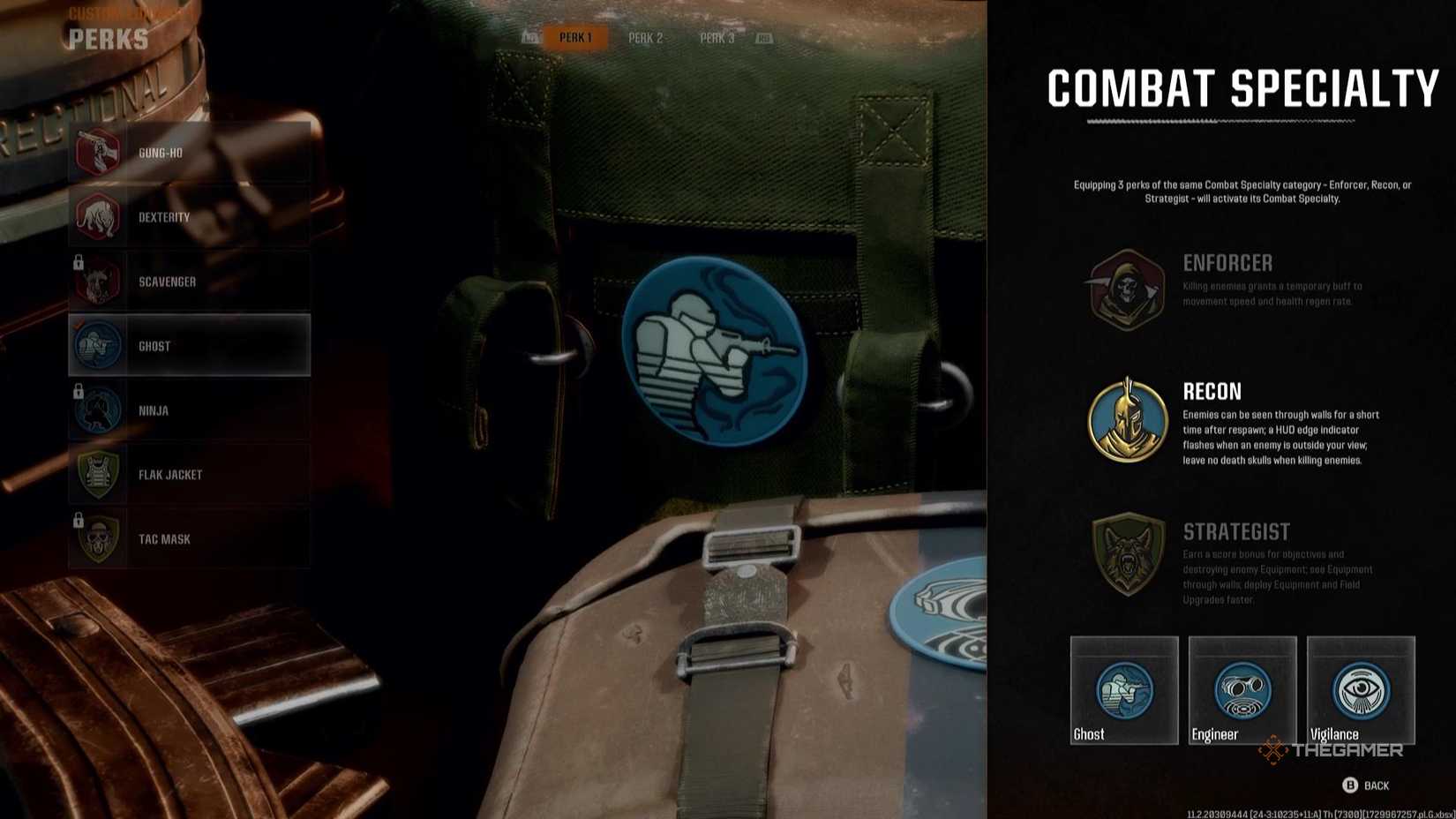Click the Dexterity tiger perk icon
Viewport: 1456px width, 819px height.
point(99,216)
